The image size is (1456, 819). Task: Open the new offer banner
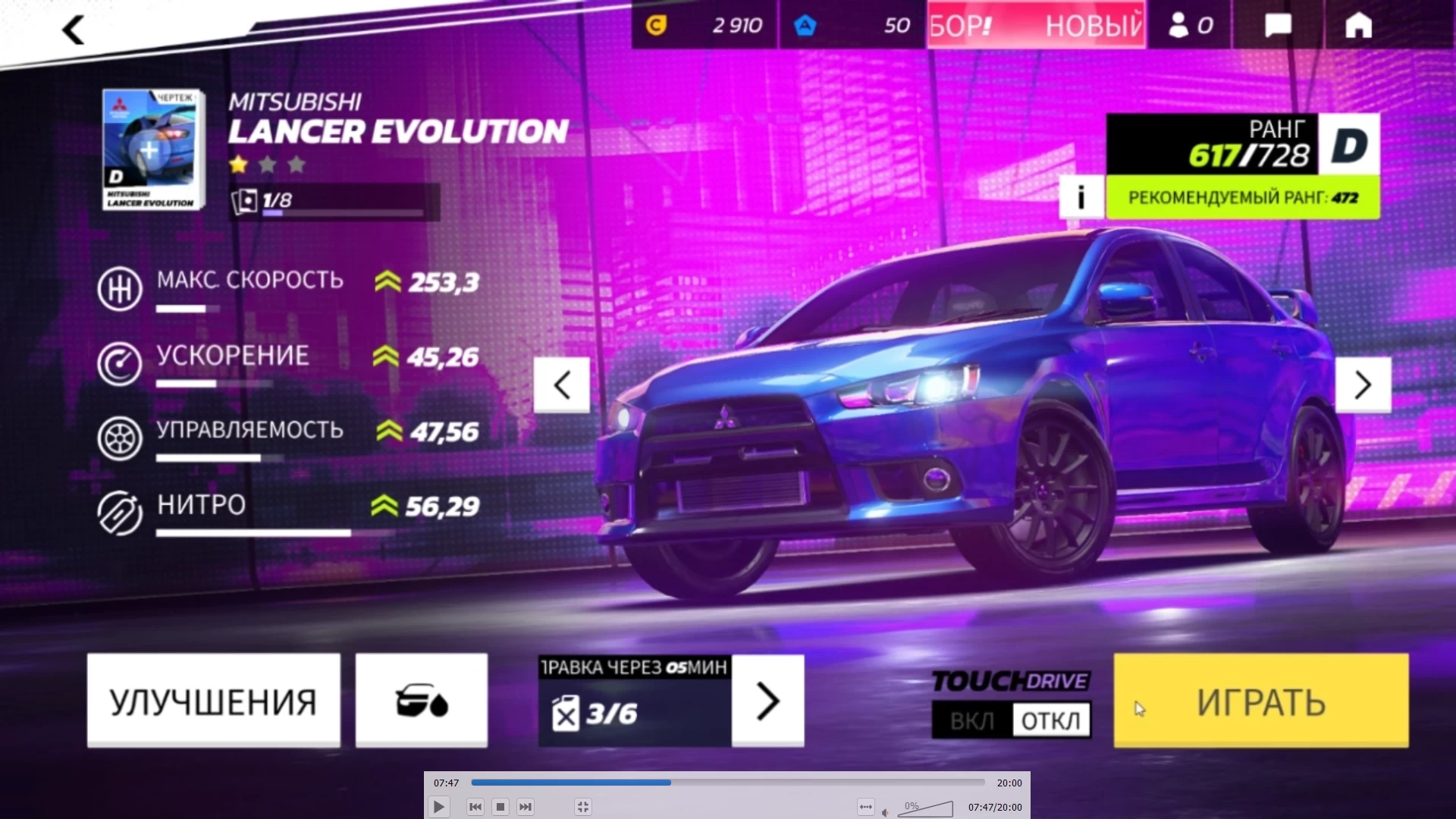click(1036, 25)
